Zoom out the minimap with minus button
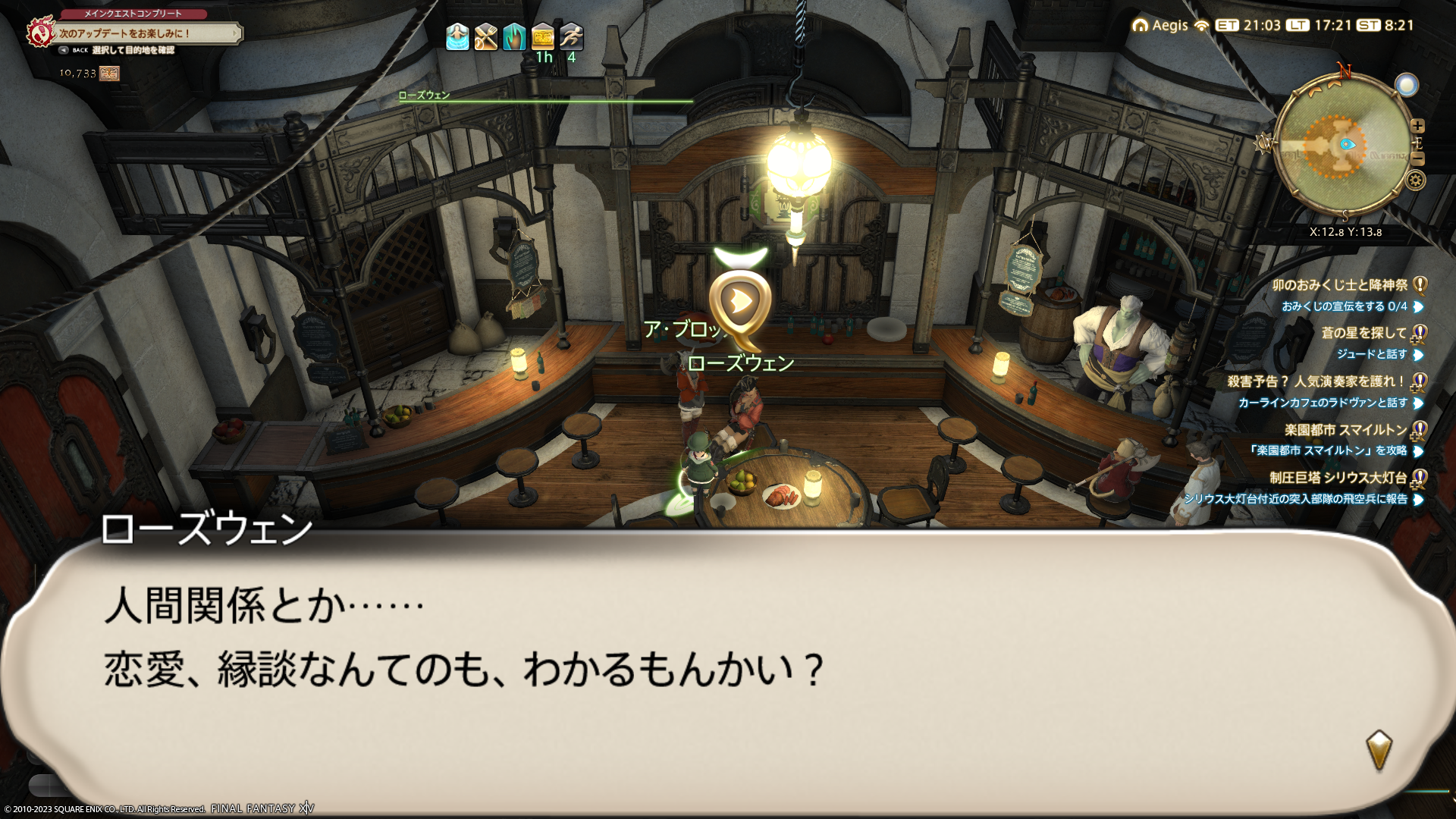This screenshot has width=1456, height=819. click(1417, 158)
